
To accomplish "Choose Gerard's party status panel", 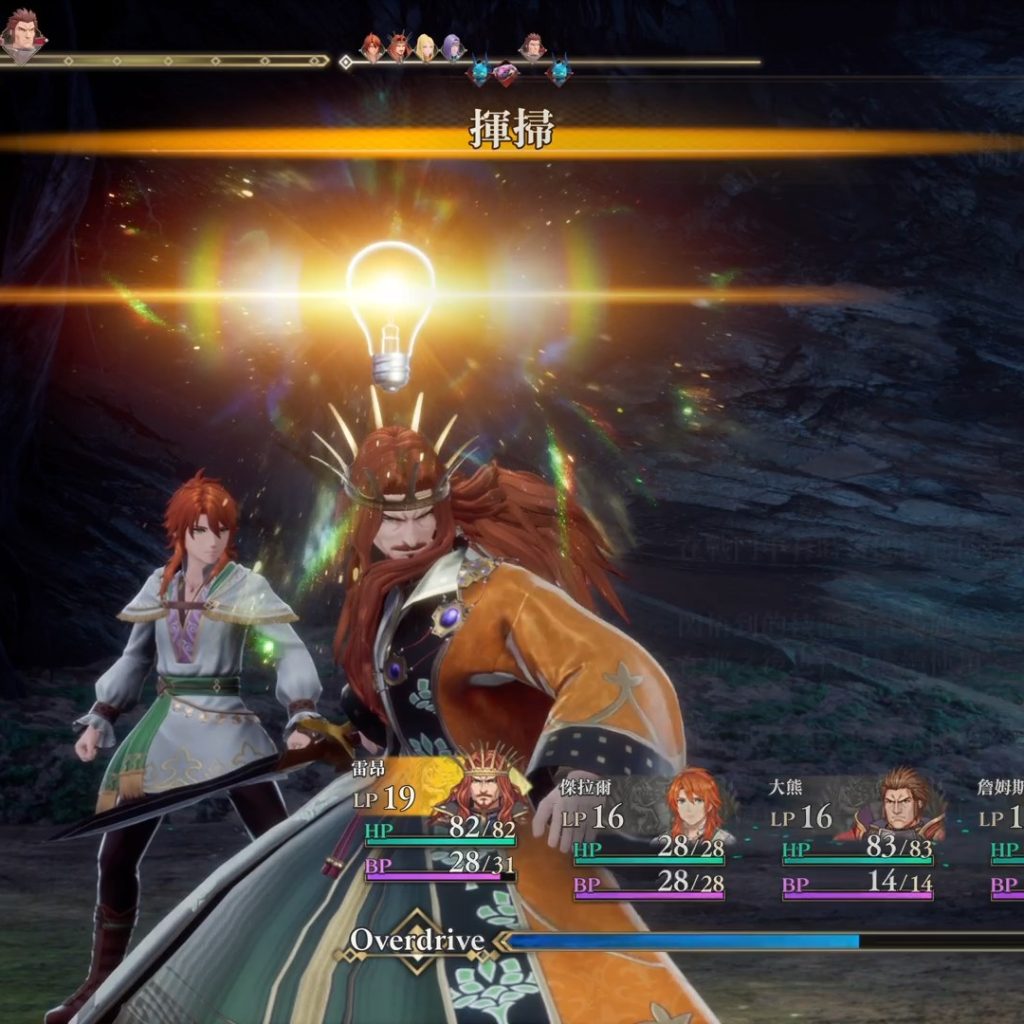I will point(648,833).
